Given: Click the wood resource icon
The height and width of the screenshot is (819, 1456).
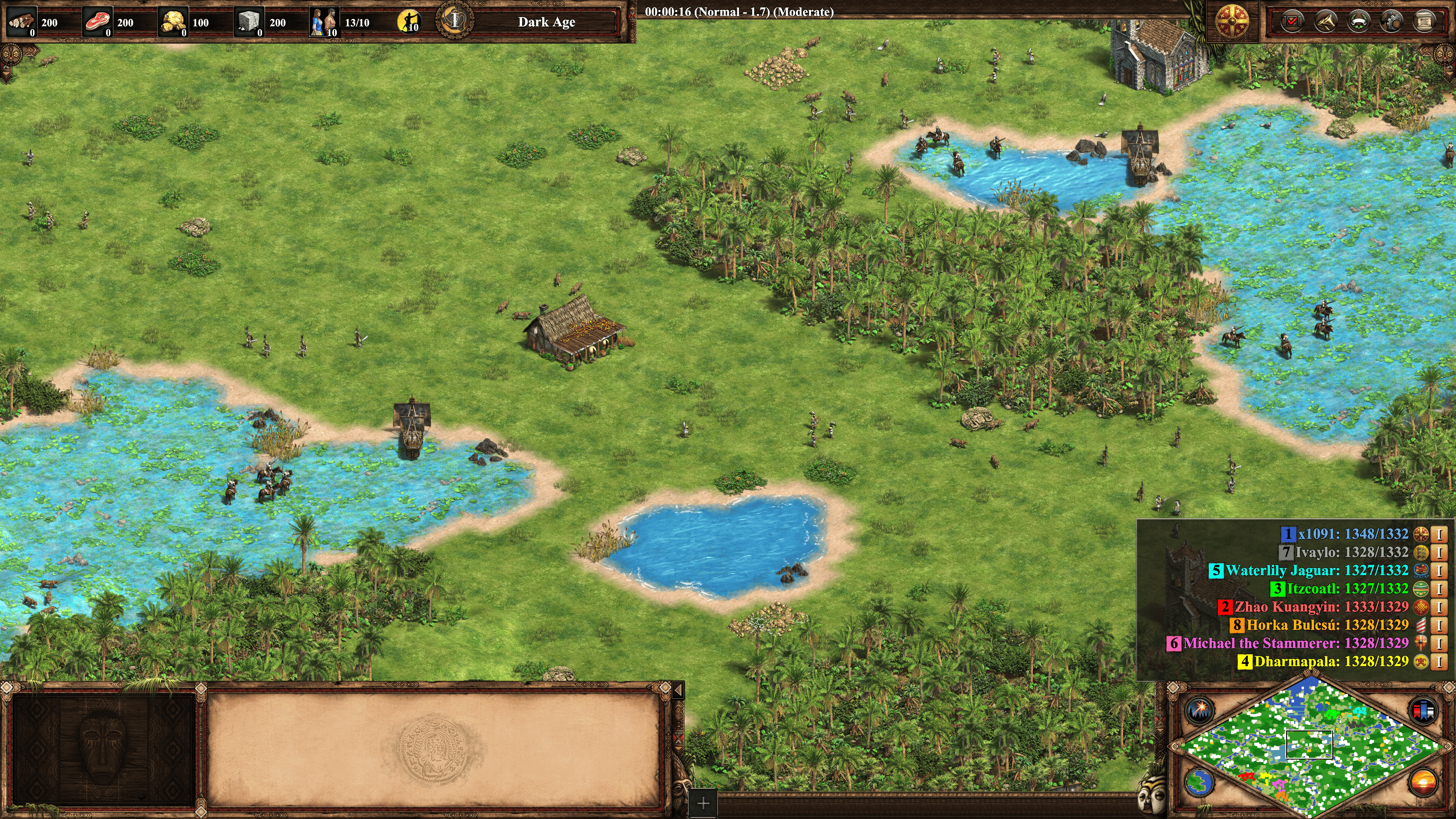Looking at the screenshot, I should [22, 22].
